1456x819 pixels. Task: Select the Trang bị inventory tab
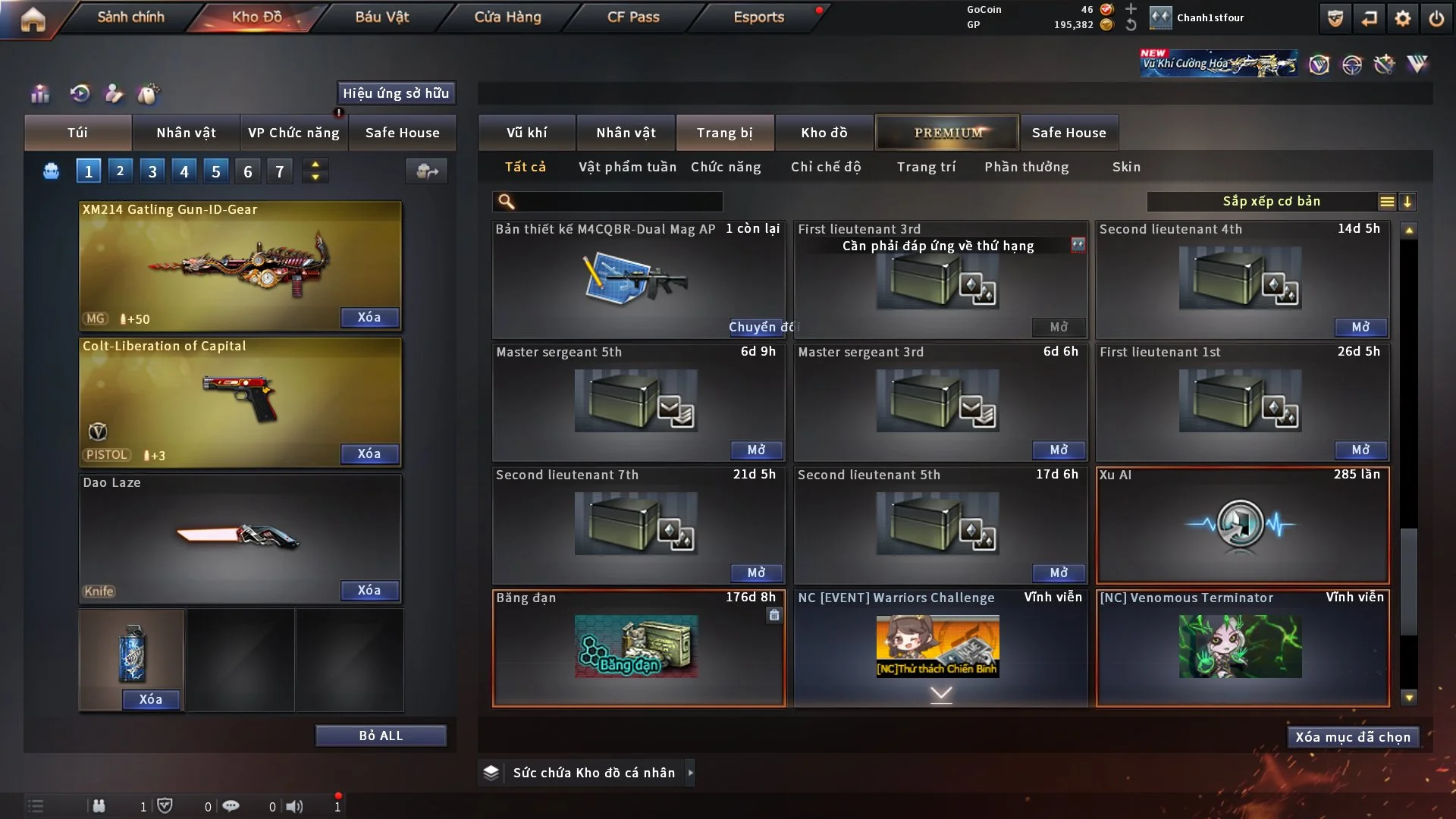(x=725, y=133)
